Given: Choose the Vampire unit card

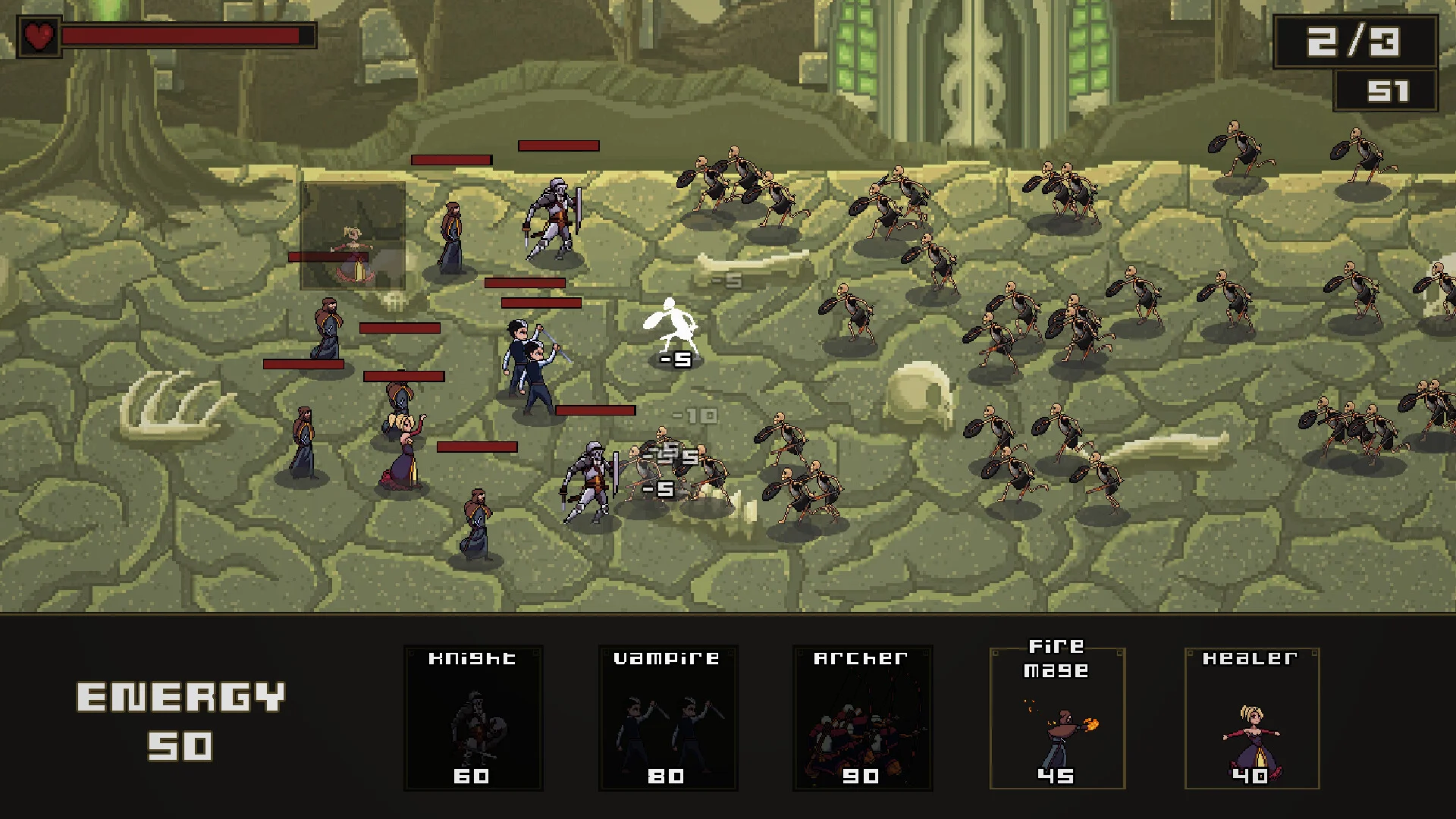Looking at the screenshot, I should click(667, 717).
